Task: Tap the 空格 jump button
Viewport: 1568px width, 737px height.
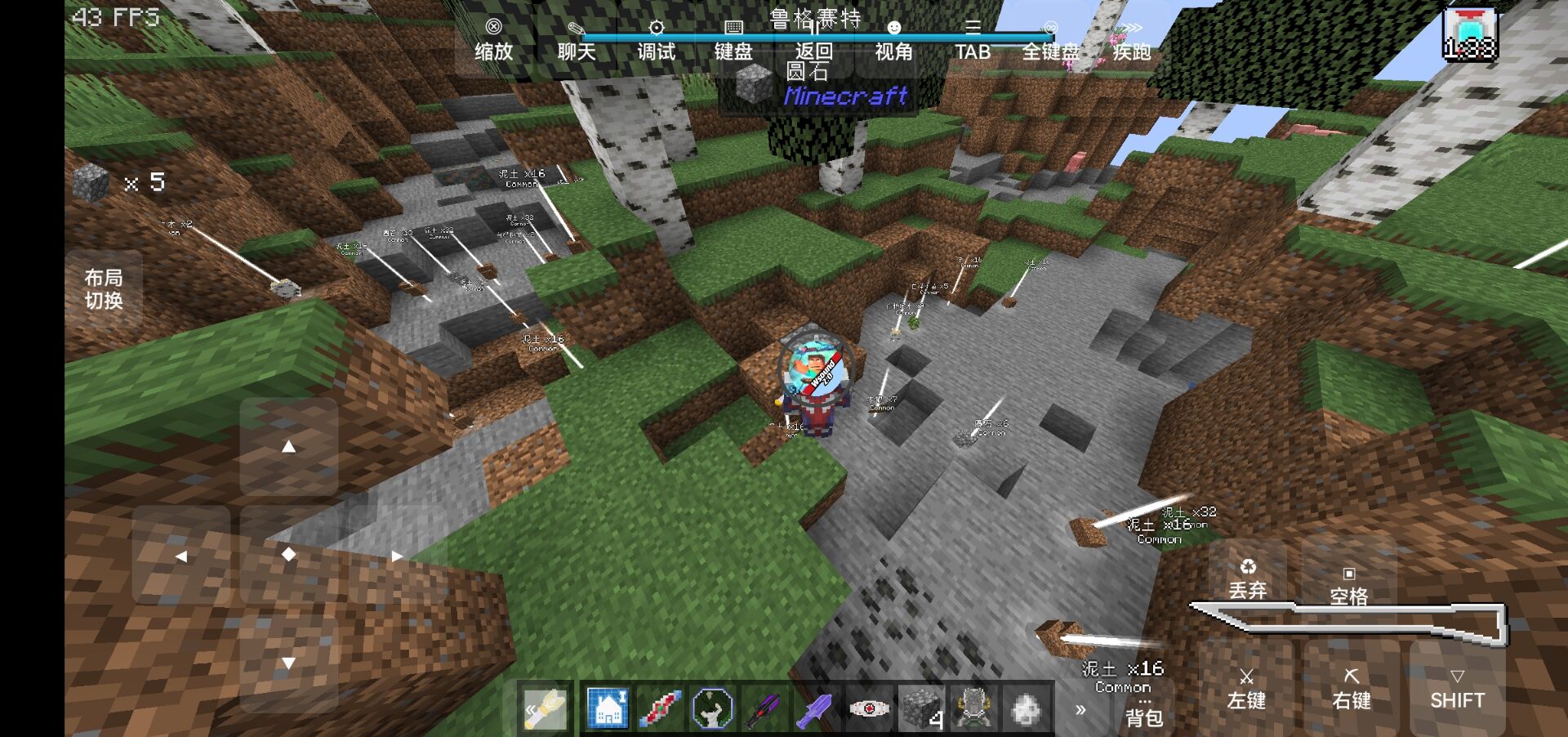Action: click(x=1348, y=586)
